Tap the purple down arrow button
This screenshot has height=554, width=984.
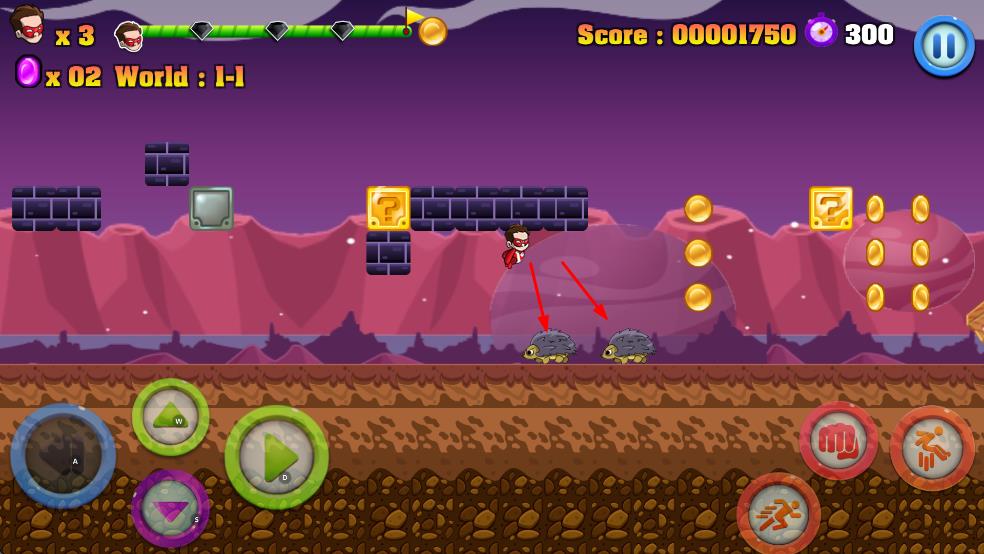click(170, 507)
